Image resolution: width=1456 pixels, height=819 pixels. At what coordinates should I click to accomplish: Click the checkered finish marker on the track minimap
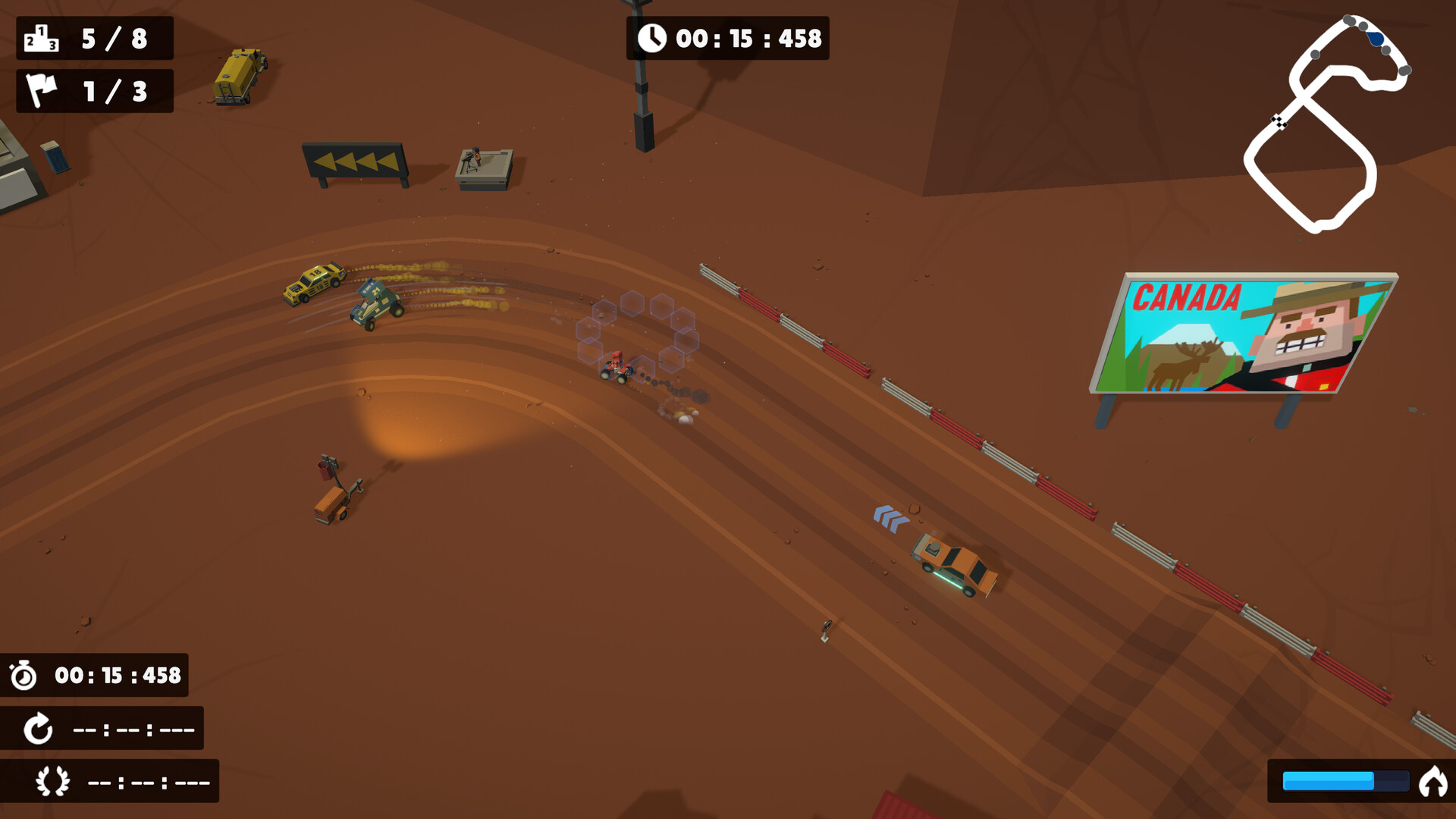[1280, 121]
